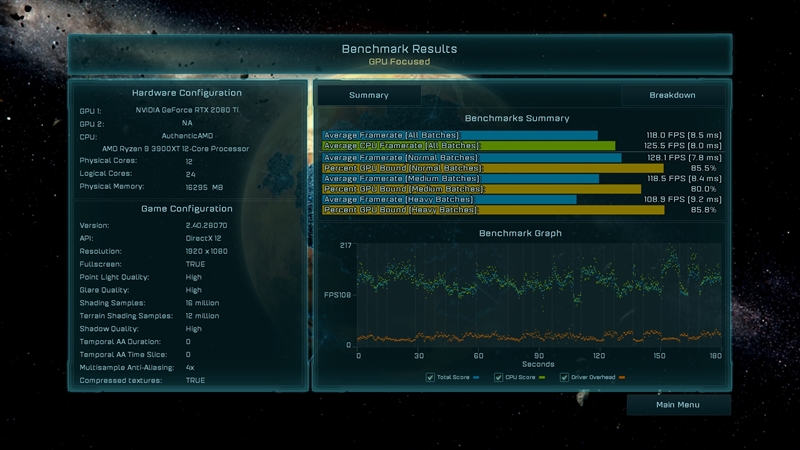800x450 pixels.
Task: Switch to the Breakdown tab
Action: [x=672, y=96]
